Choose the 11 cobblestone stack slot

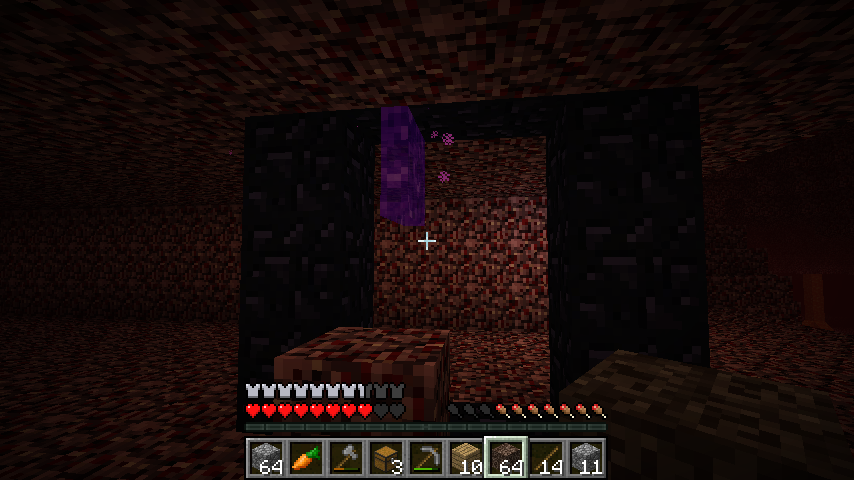tap(586, 458)
